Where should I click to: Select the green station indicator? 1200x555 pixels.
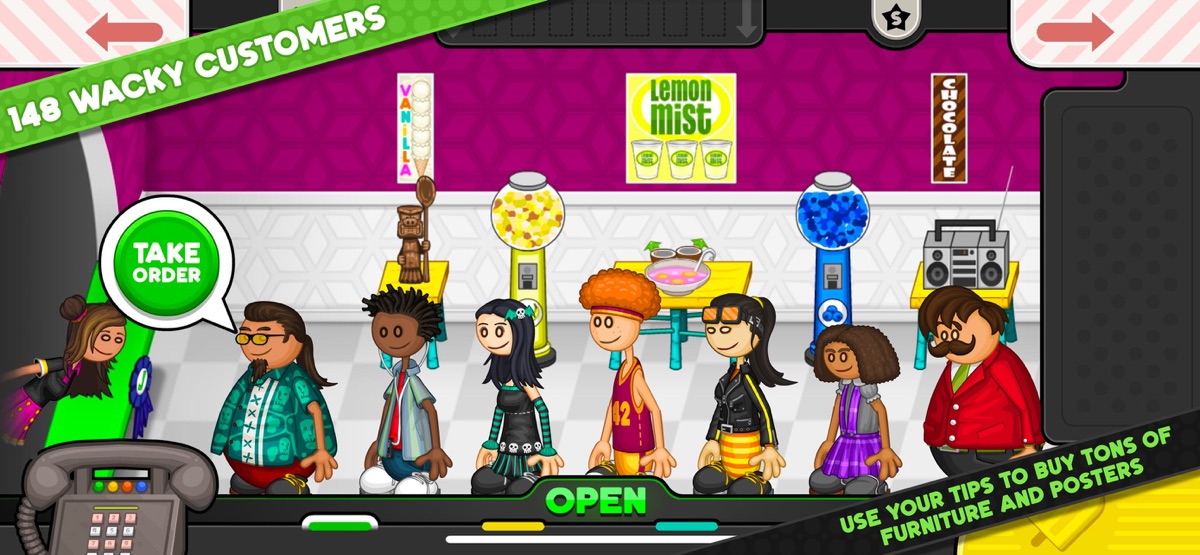[x=339, y=524]
